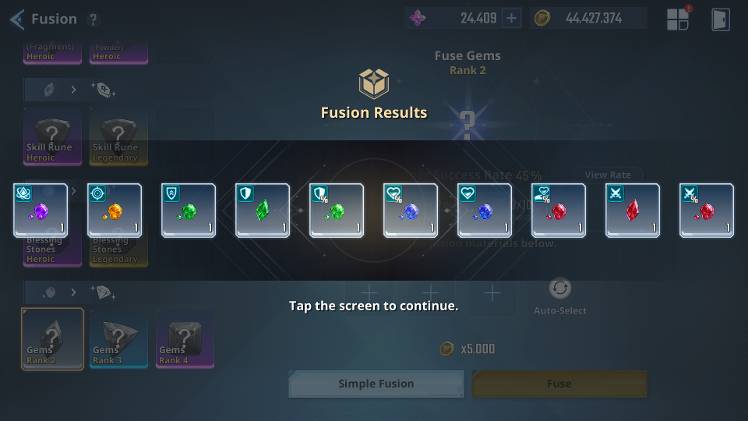
Task: Tap the screen to continue prompt
Action: pyautogui.click(x=374, y=305)
